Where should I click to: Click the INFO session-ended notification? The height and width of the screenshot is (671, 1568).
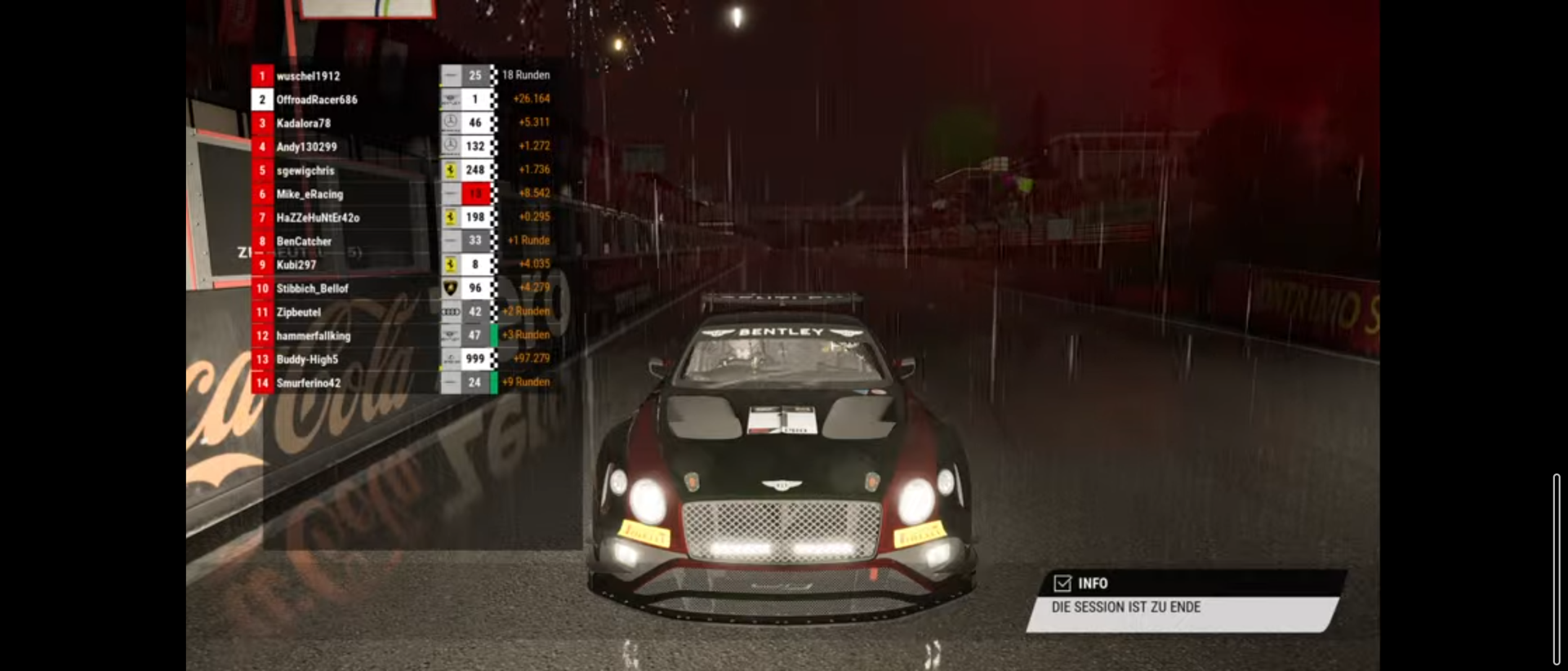pyautogui.click(x=1184, y=602)
